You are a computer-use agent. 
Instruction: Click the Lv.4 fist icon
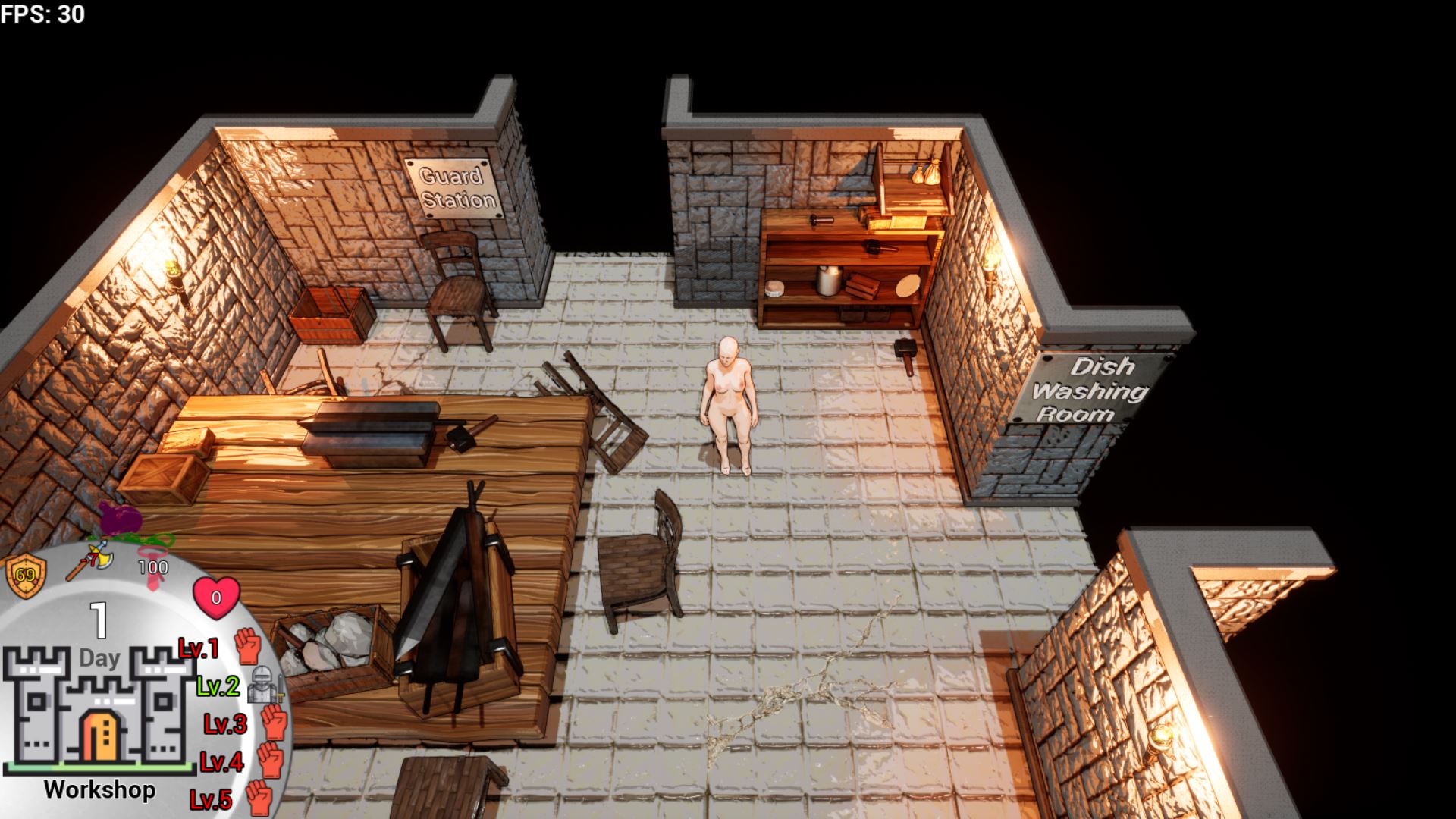271,760
